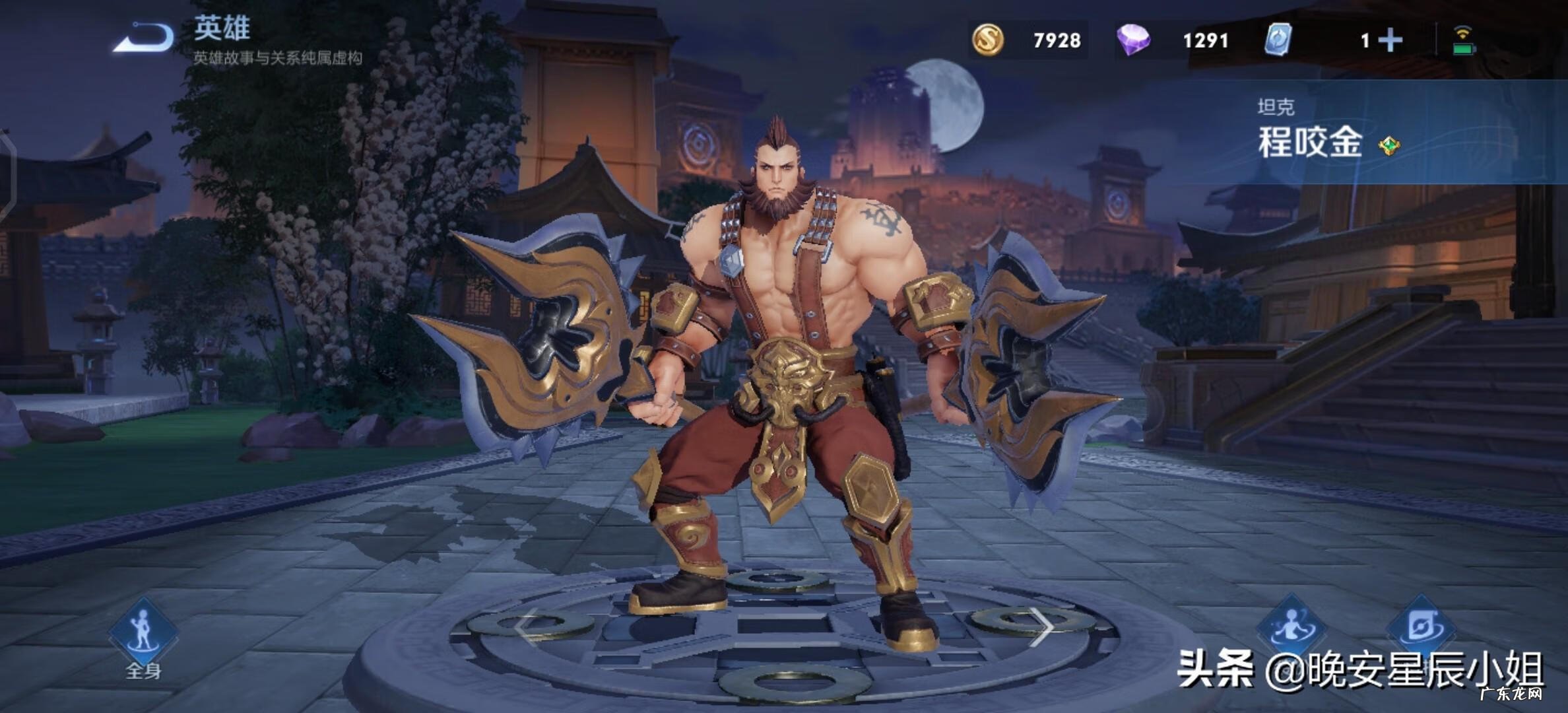Open the scroll-with-swirl diamond icon
Image resolution: width=1568 pixels, height=713 pixels.
[1420, 627]
